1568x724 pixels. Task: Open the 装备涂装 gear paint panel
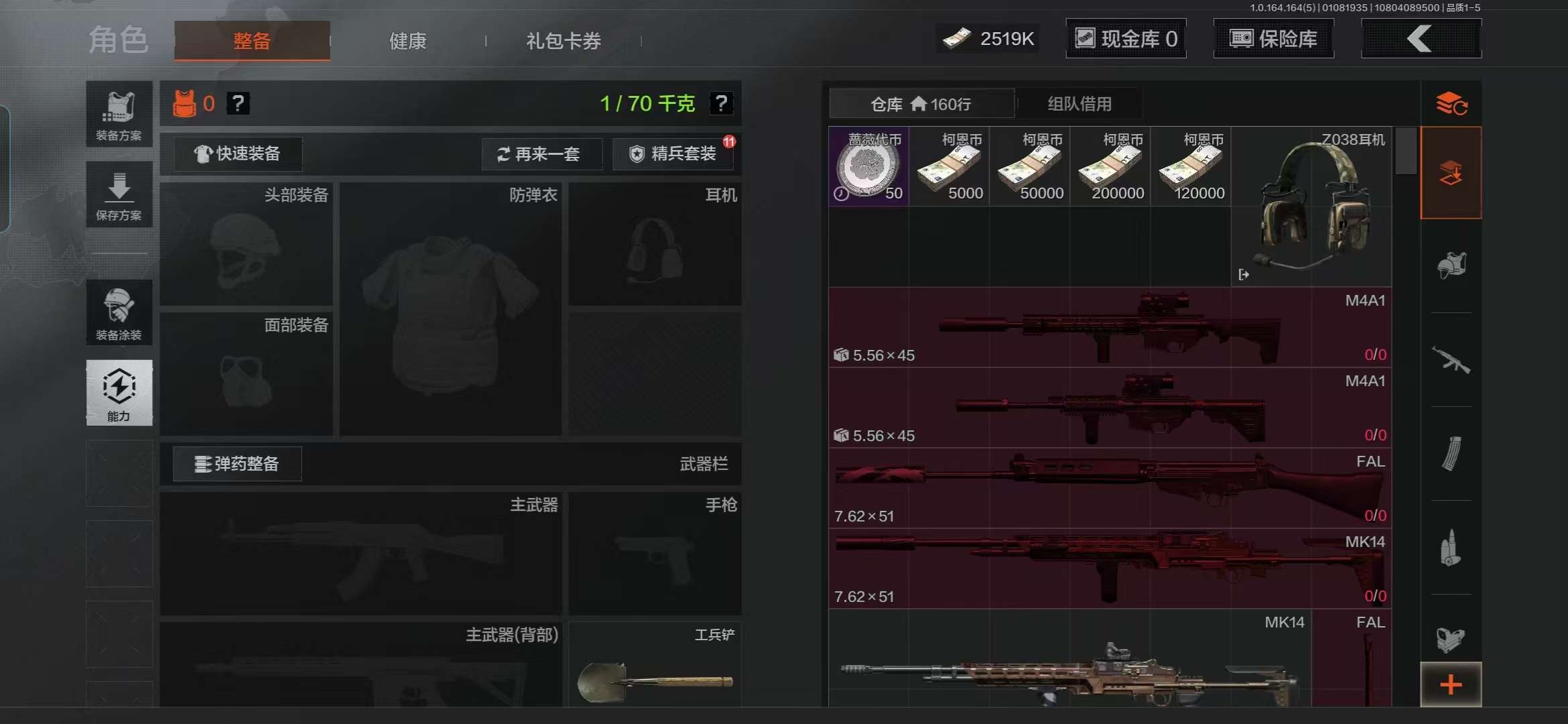119,312
